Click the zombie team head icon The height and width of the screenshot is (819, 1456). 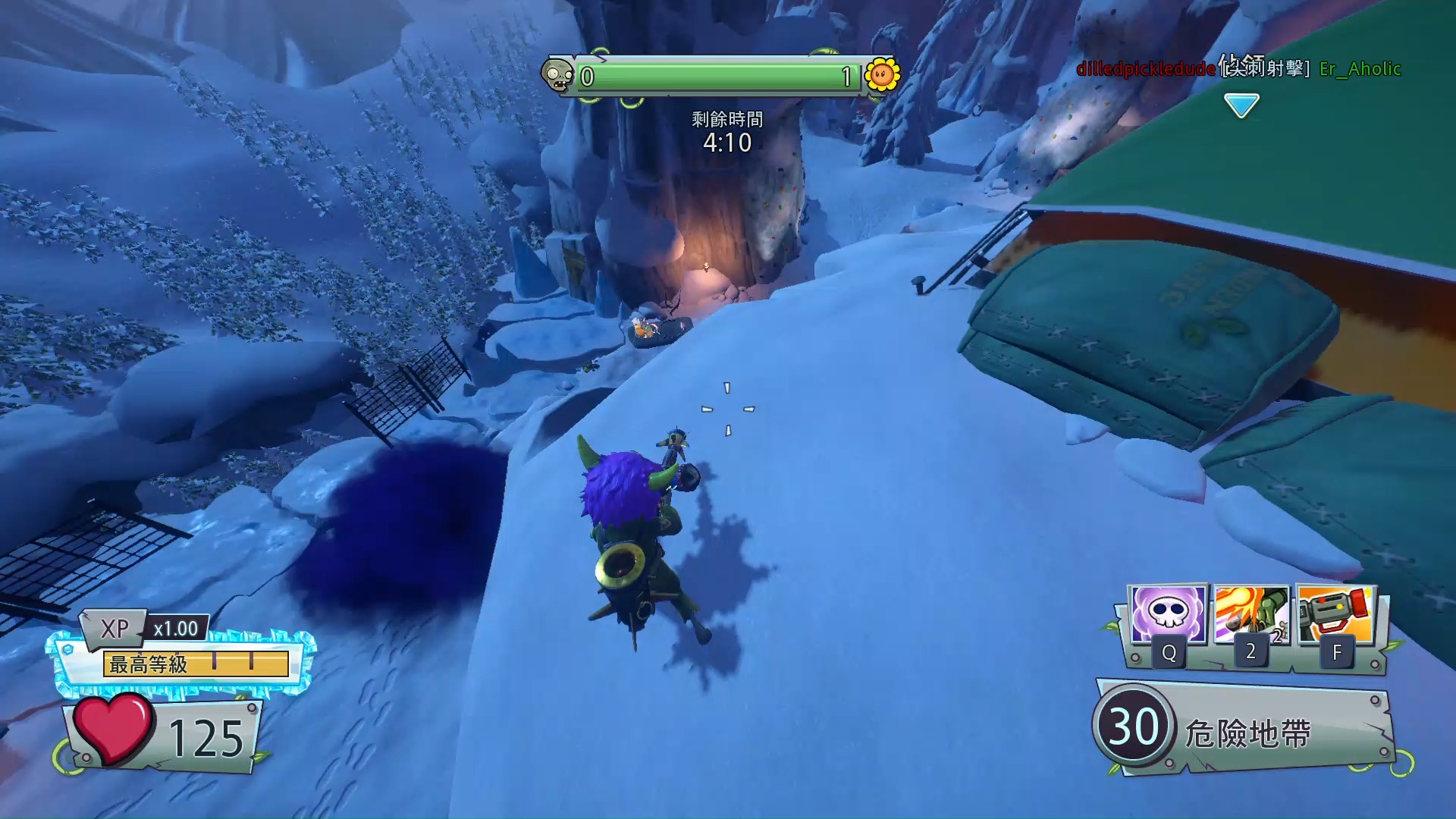click(558, 76)
